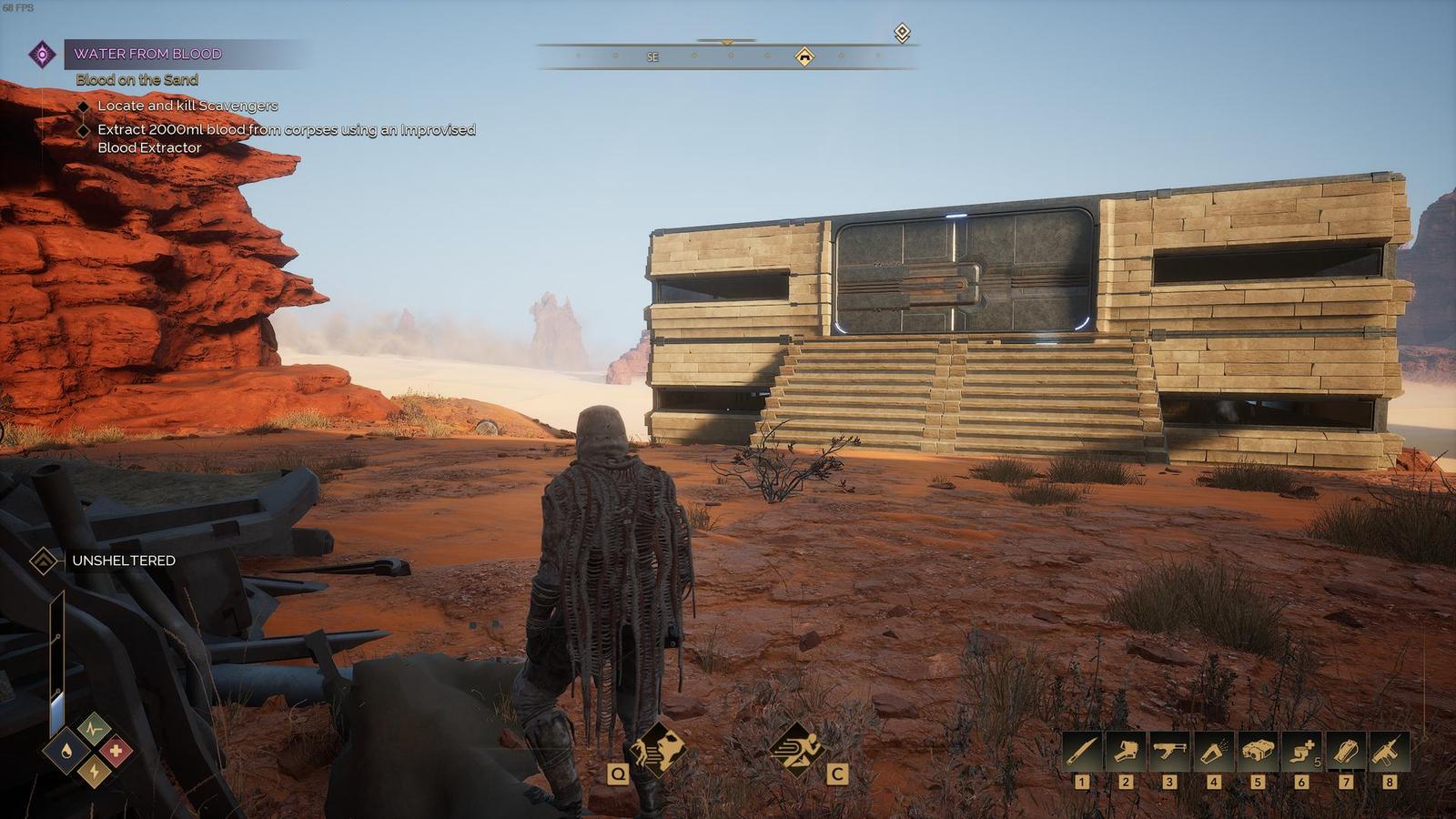1456x819 pixels.
Task: Toggle the water droplet hydration indicator
Action: click(66, 750)
